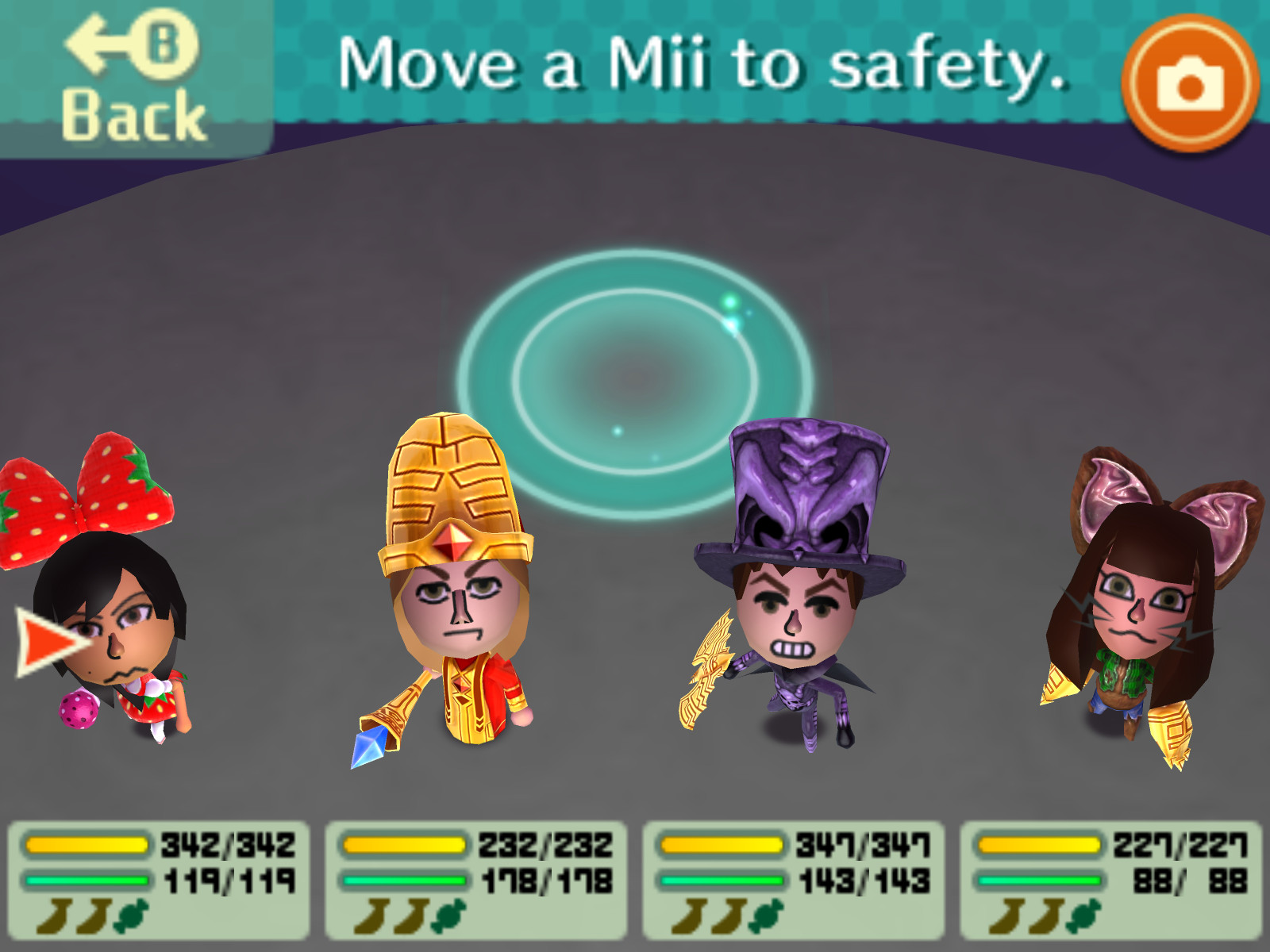Click the second banana icon in the third panel
The height and width of the screenshot is (952, 1270).
click(x=729, y=916)
